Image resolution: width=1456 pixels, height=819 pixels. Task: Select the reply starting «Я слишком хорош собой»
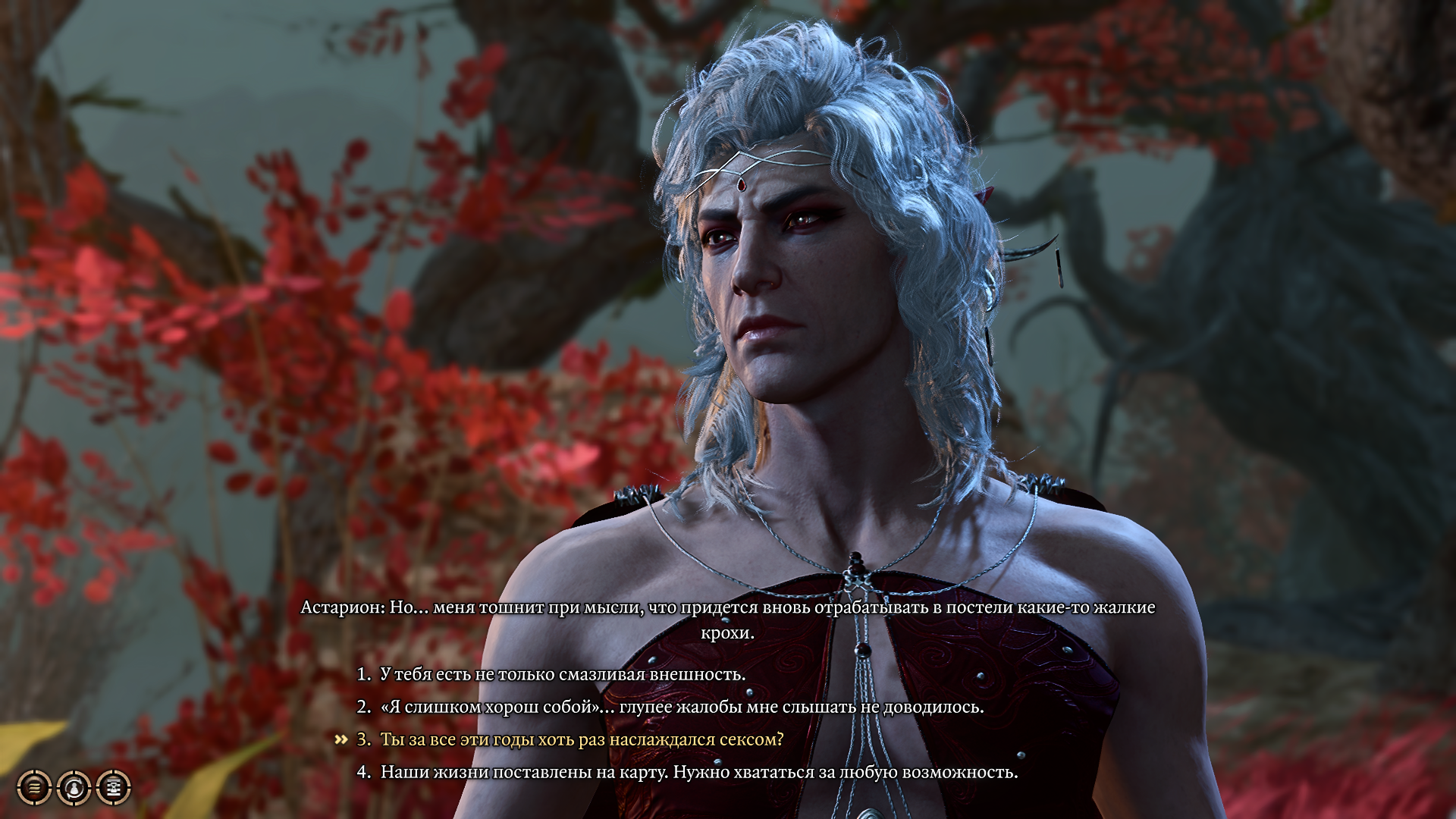coord(681,707)
